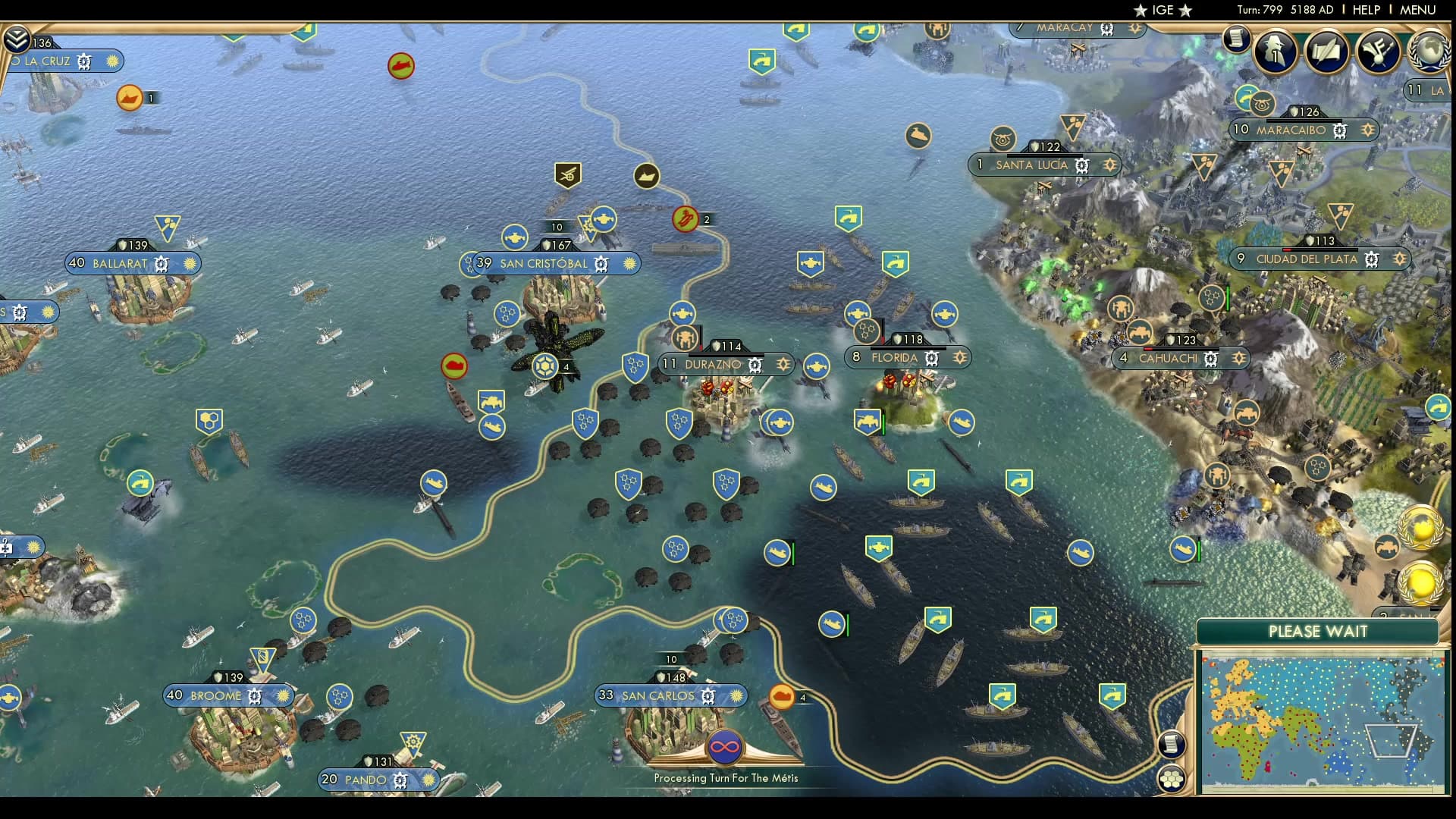
Task: Select the Maracaibo city banner
Action: (1291, 130)
